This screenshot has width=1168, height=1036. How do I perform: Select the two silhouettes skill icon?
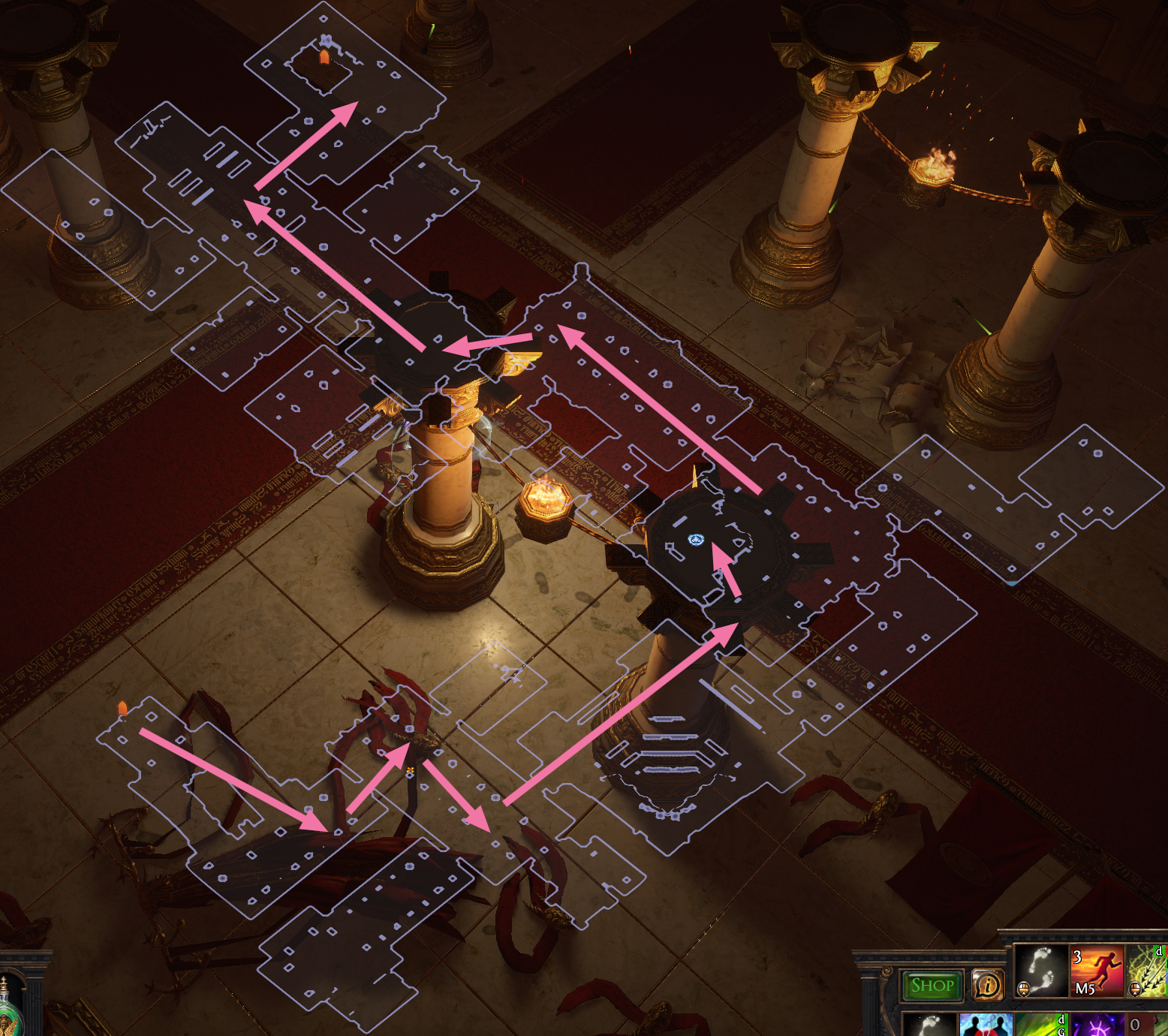coord(986,1025)
